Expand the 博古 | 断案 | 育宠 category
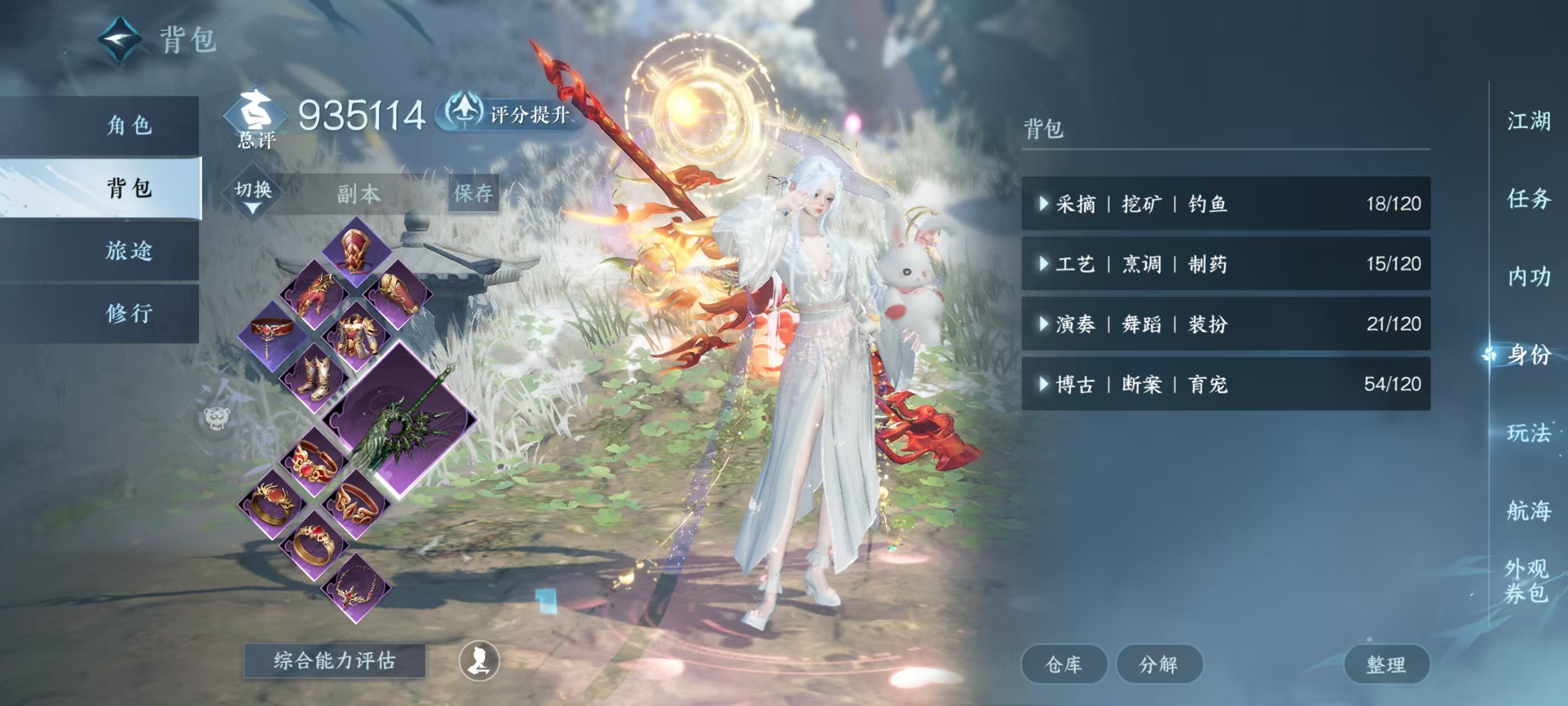Screen dimensions: 1568x706 (1225, 384)
